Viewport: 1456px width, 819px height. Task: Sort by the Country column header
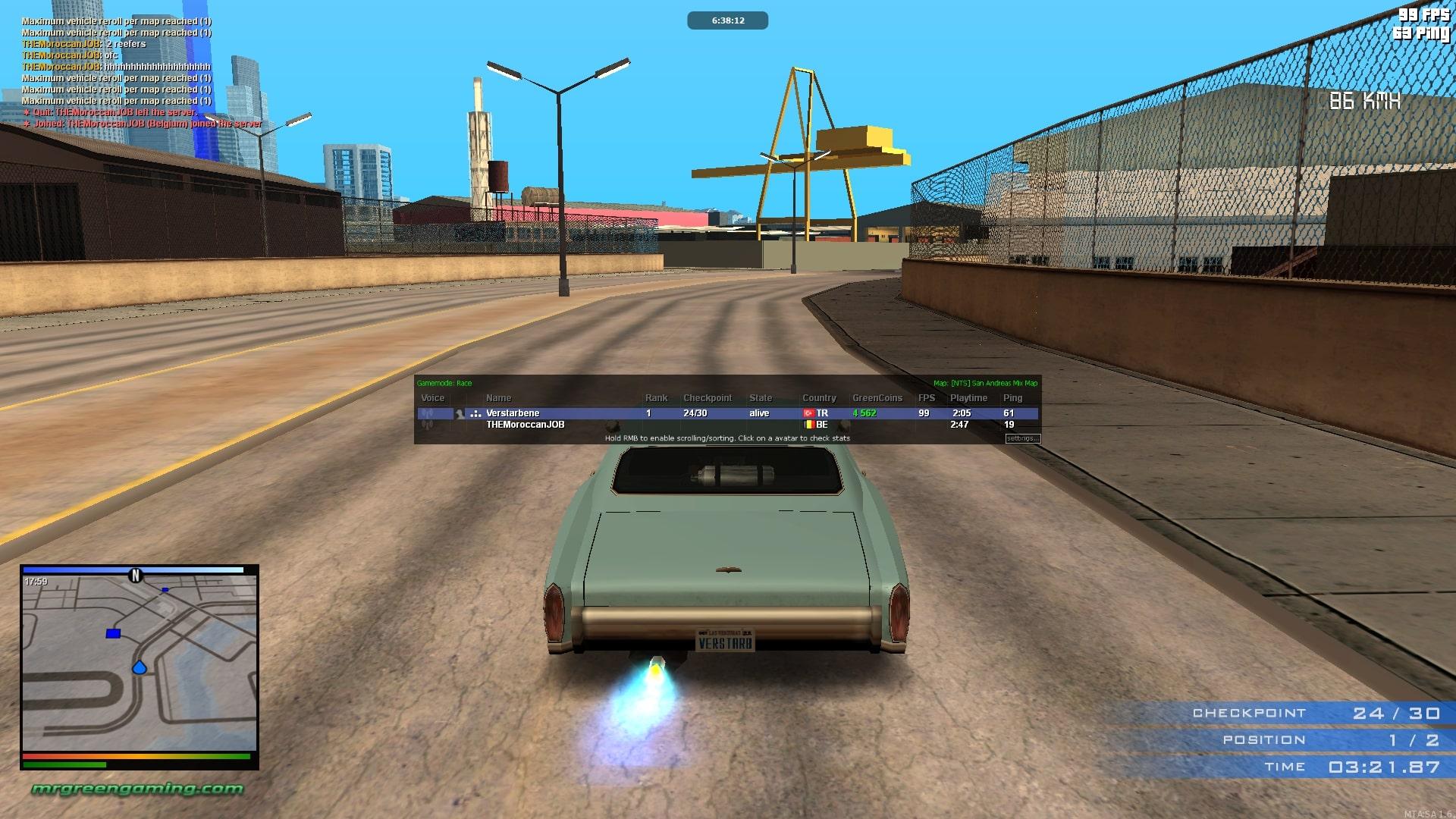pyautogui.click(x=819, y=398)
